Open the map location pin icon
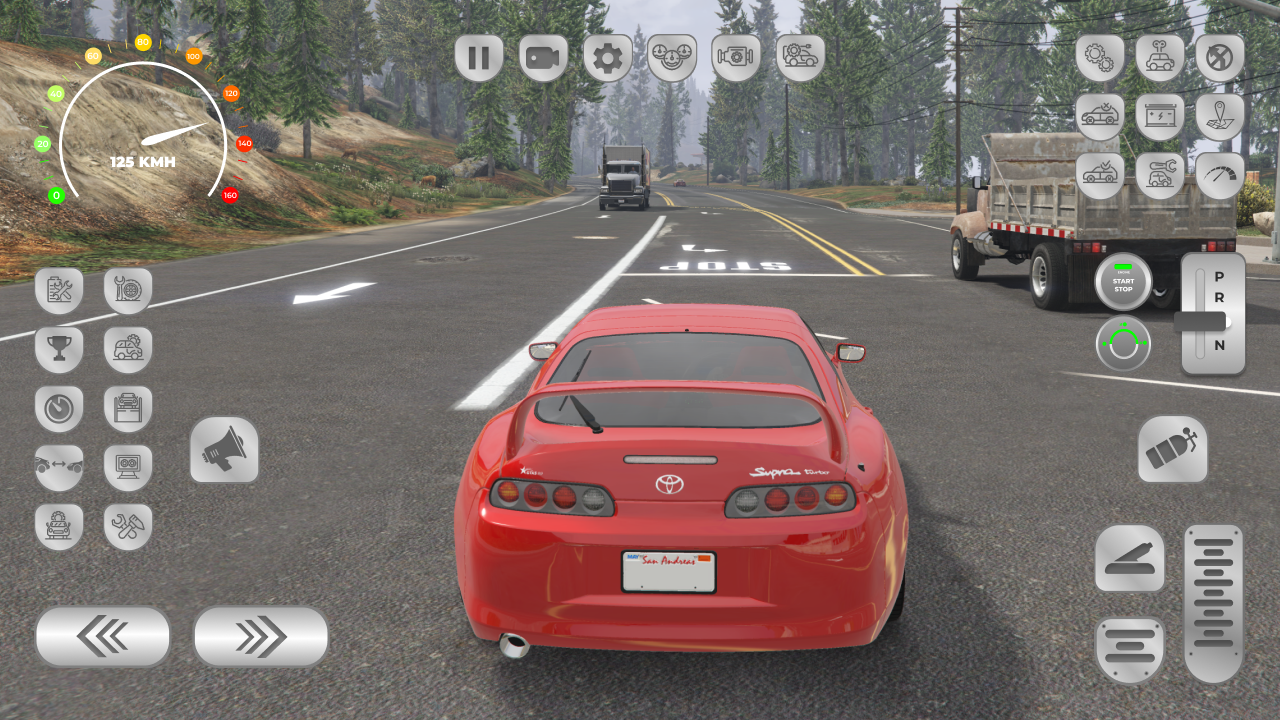This screenshot has width=1280, height=720. (x=1220, y=117)
